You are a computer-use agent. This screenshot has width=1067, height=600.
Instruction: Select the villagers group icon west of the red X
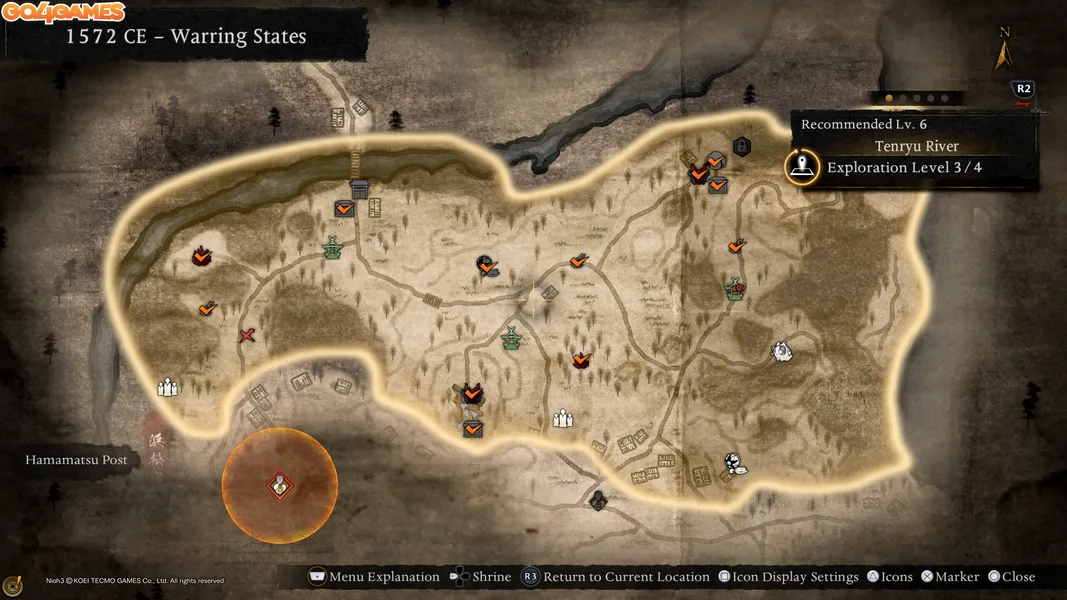click(168, 386)
